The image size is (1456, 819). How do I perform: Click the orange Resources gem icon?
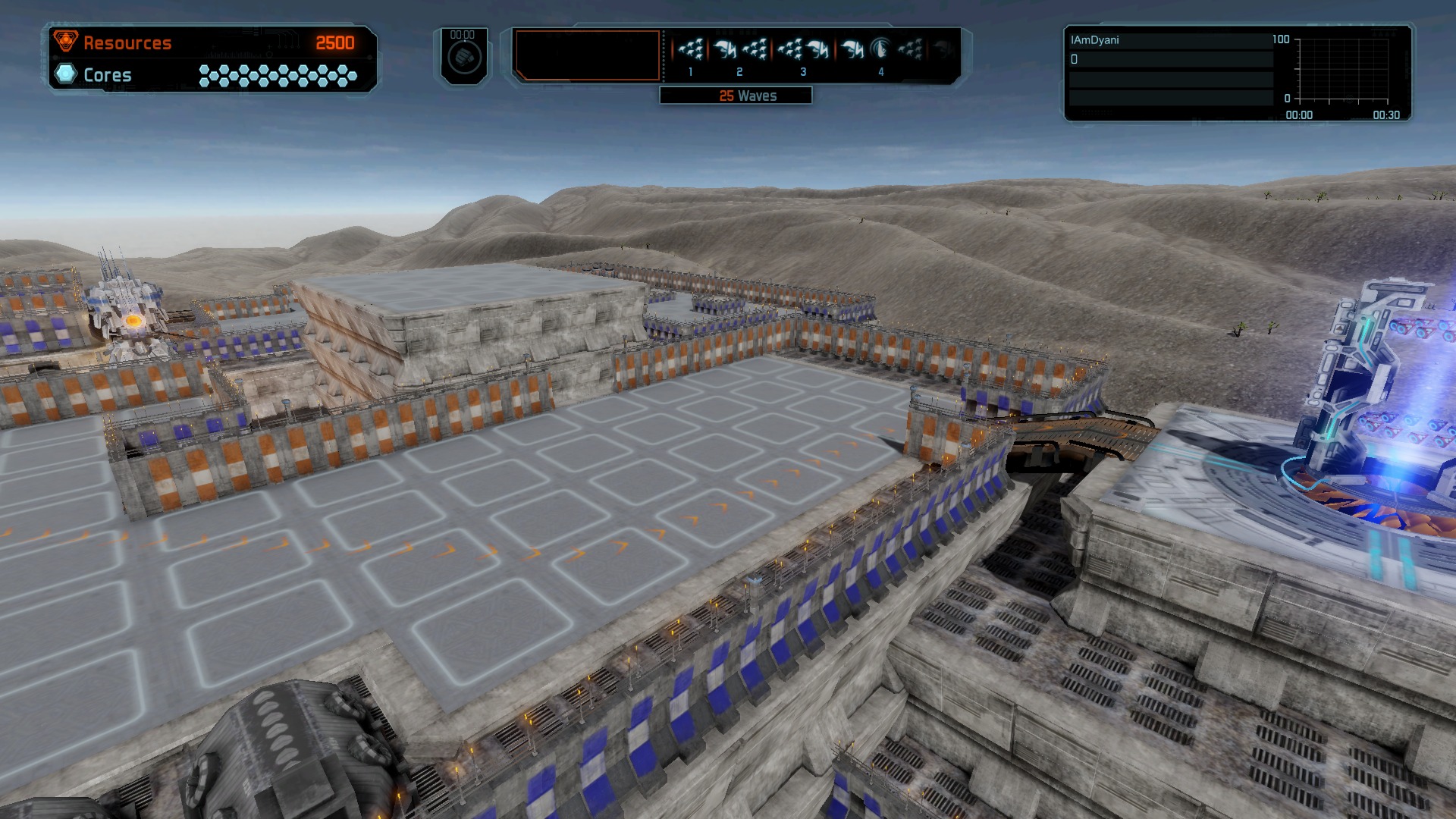(67, 42)
